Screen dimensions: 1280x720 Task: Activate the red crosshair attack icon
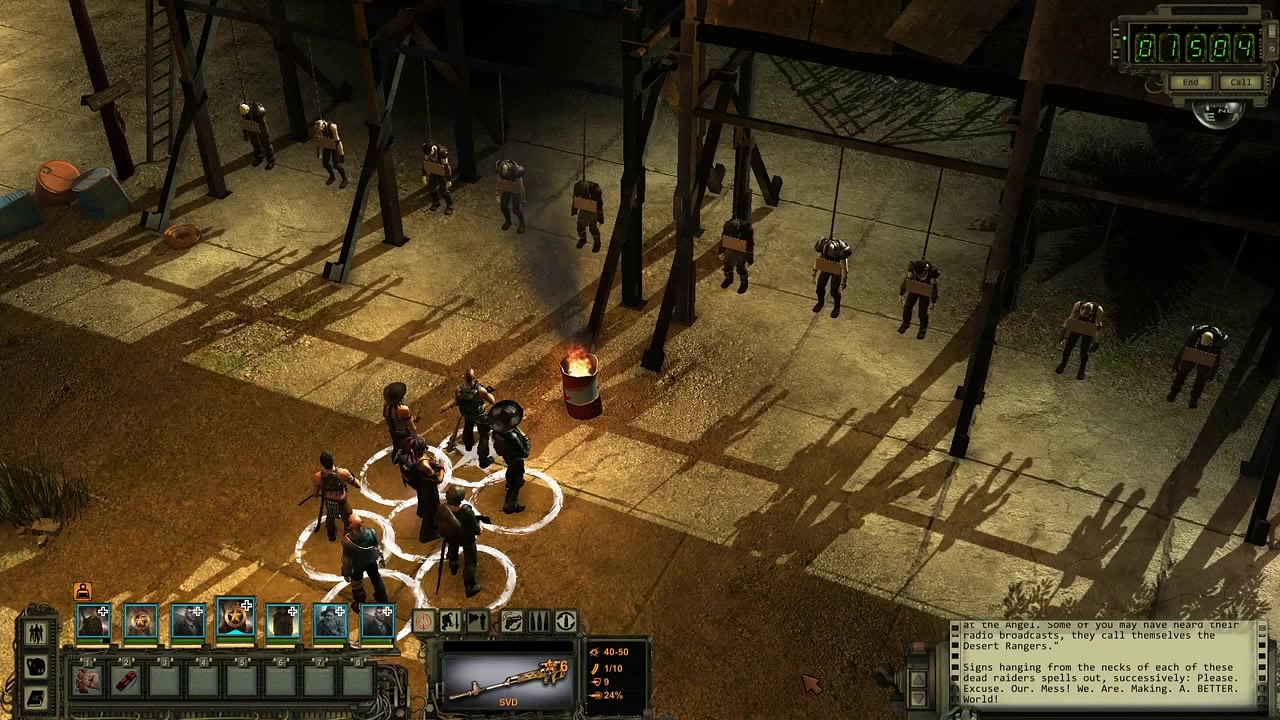[423, 621]
